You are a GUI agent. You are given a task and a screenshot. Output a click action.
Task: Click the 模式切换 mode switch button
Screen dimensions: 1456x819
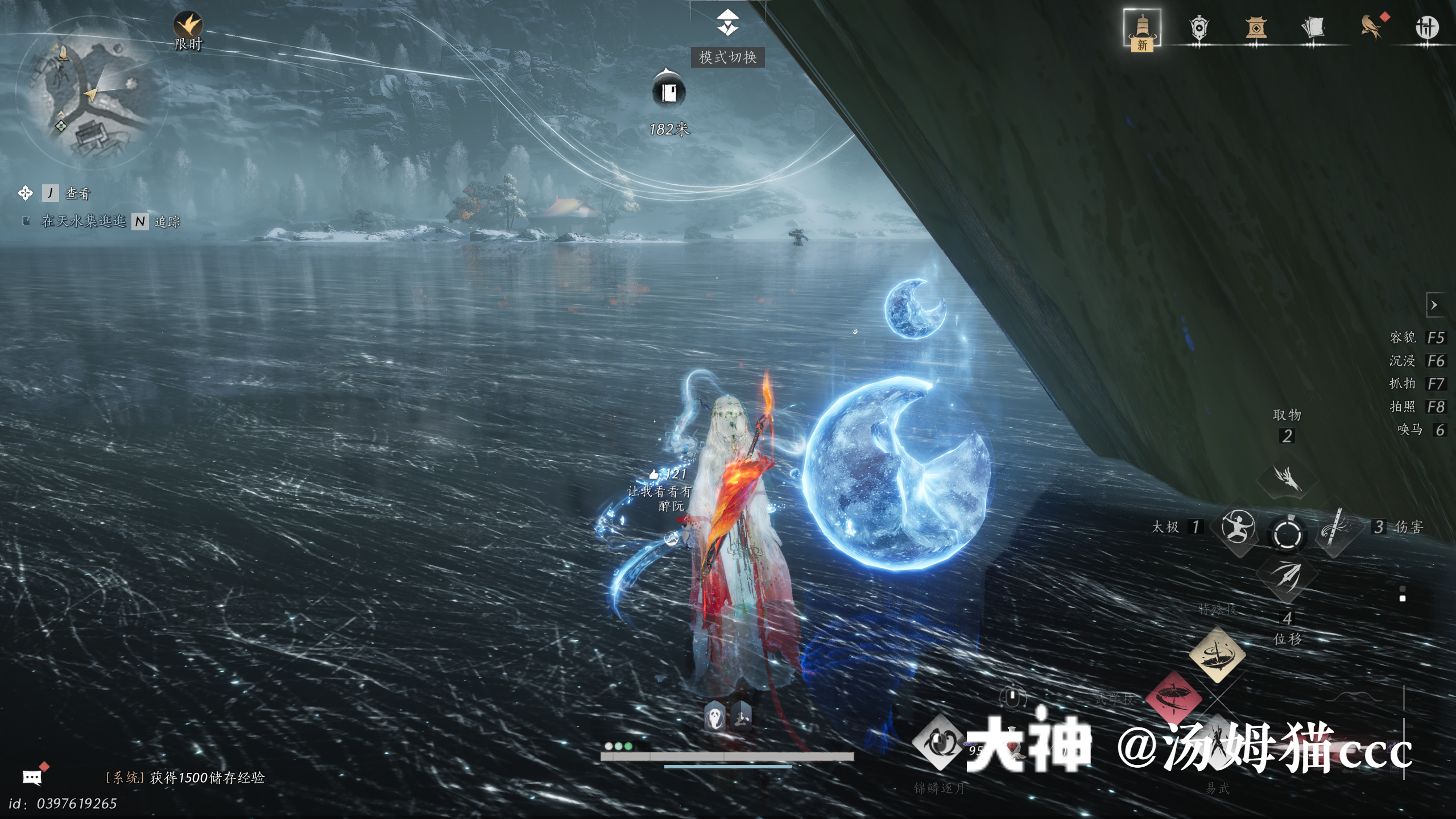tap(727, 57)
